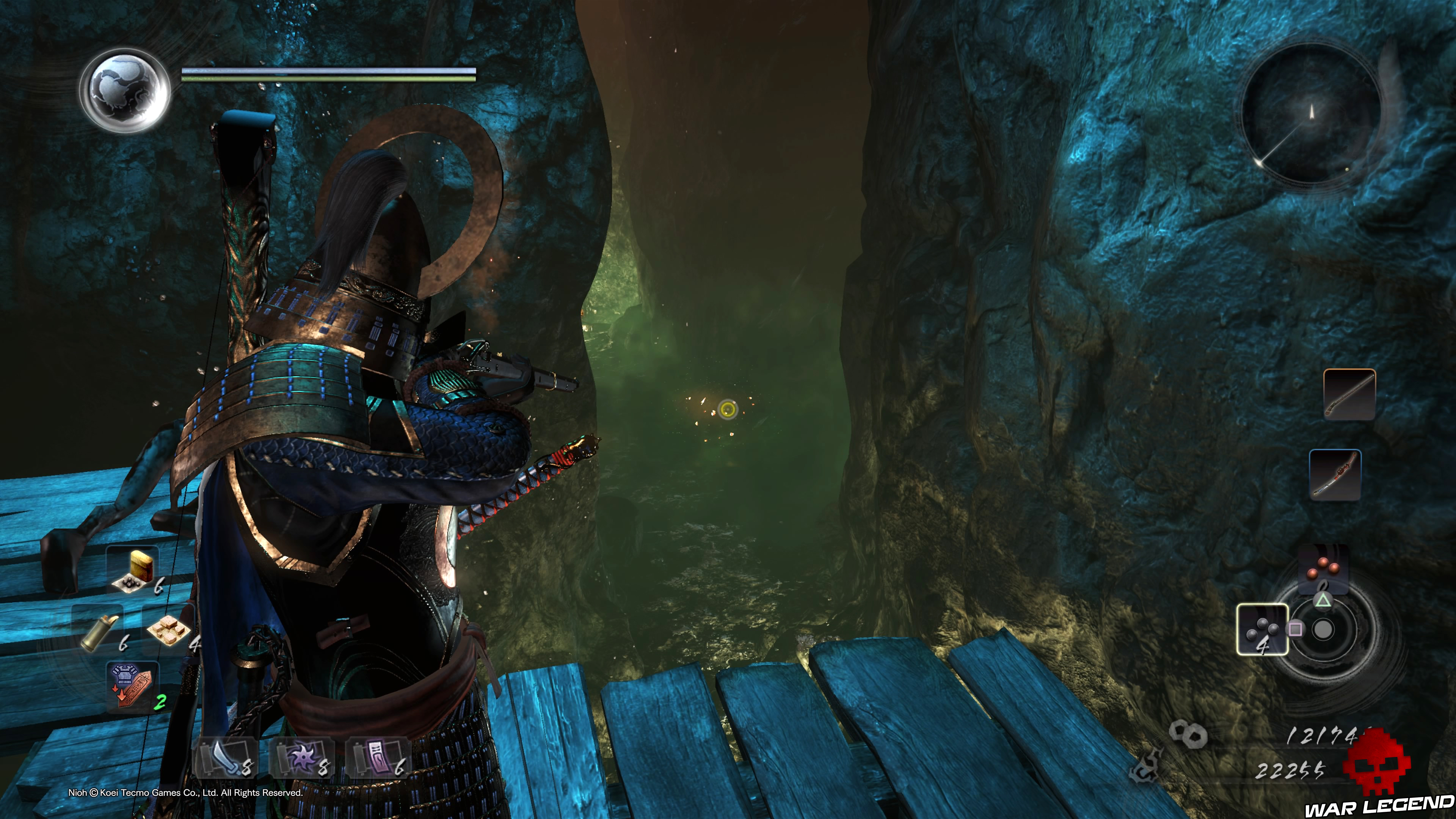Select the guardian spirit orb icon
Image resolution: width=1456 pixels, height=819 pixels.
pyautogui.click(x=125, y=91)
